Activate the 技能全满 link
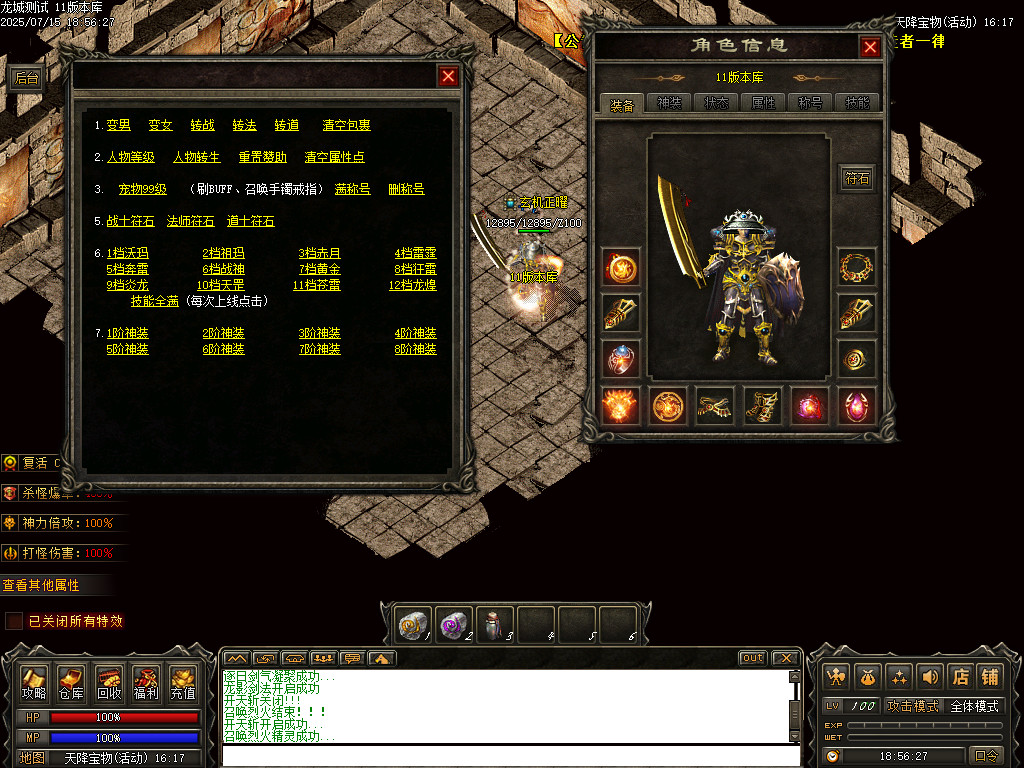The image size is (1024, 768). (154, 301)
